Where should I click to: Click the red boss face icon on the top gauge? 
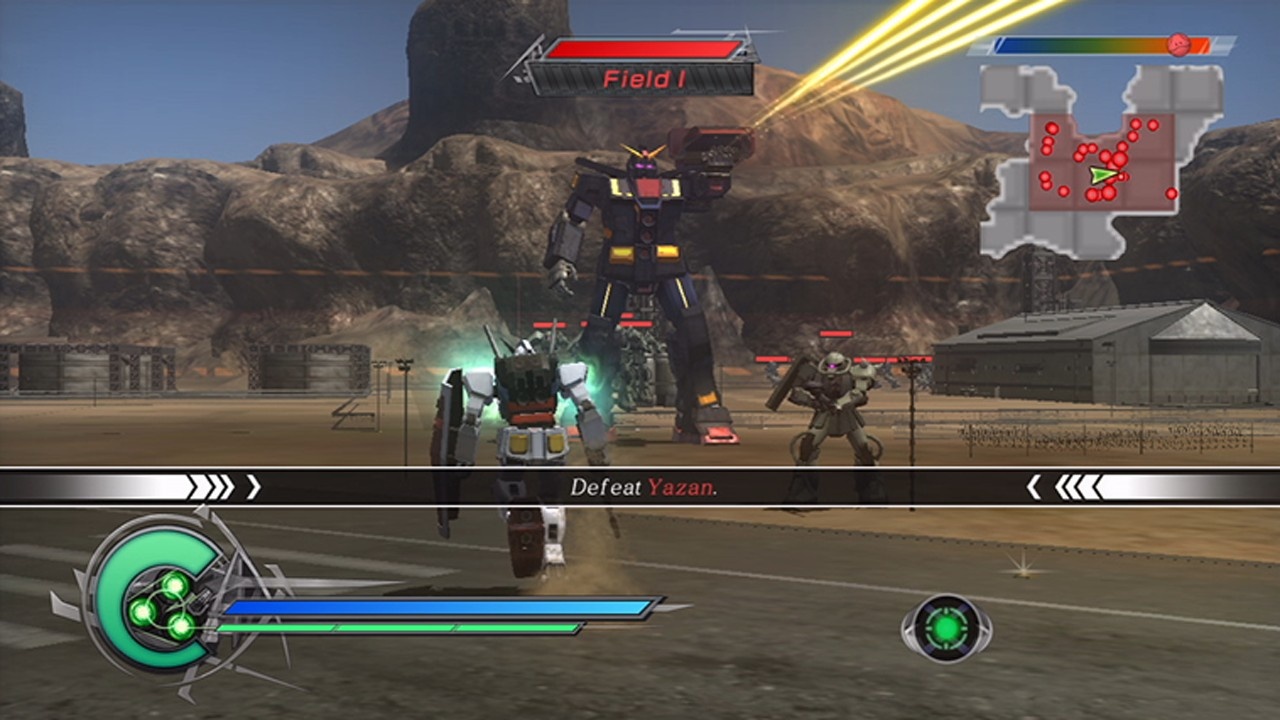click(x=1177, y=45)
